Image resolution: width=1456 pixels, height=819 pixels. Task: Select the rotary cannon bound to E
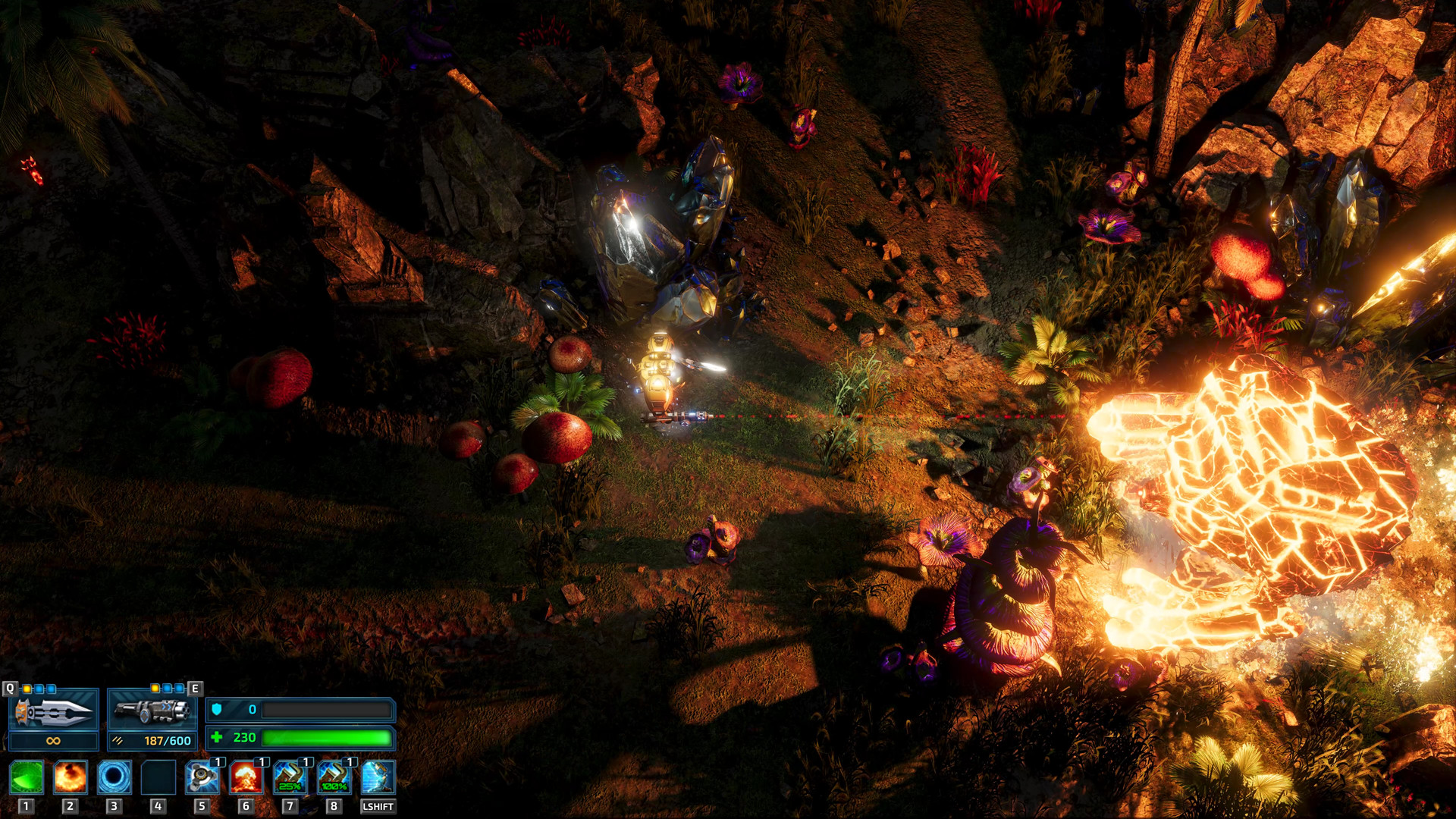point(153,711)
